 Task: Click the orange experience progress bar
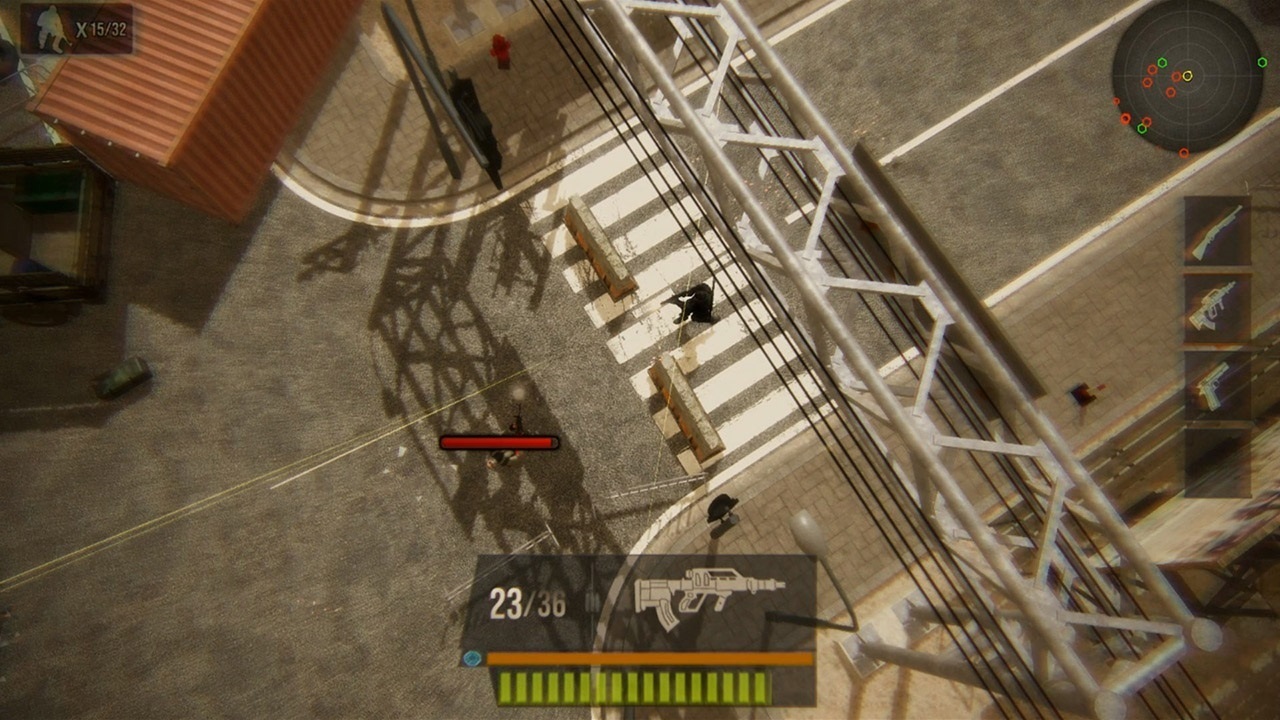coord(640,658)
